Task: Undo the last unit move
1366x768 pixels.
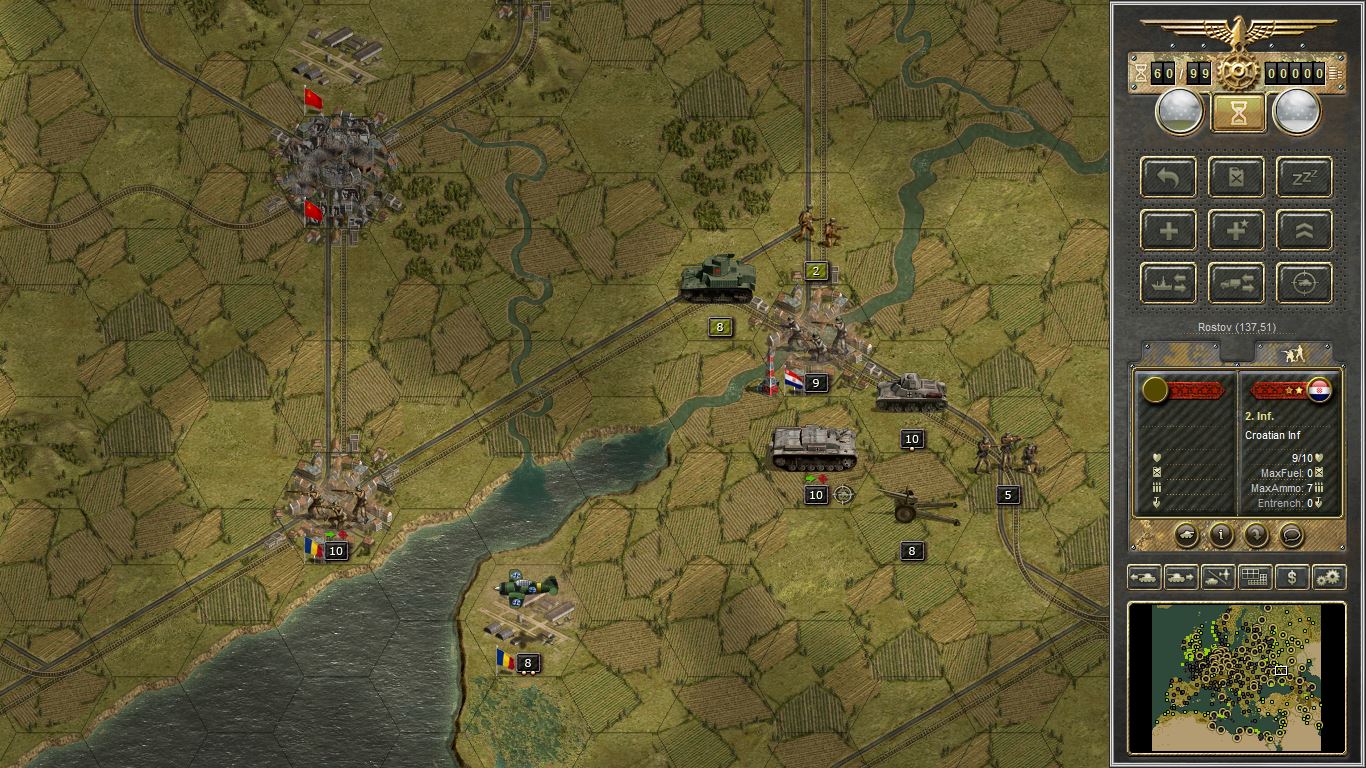Action: coord(1168,177)
